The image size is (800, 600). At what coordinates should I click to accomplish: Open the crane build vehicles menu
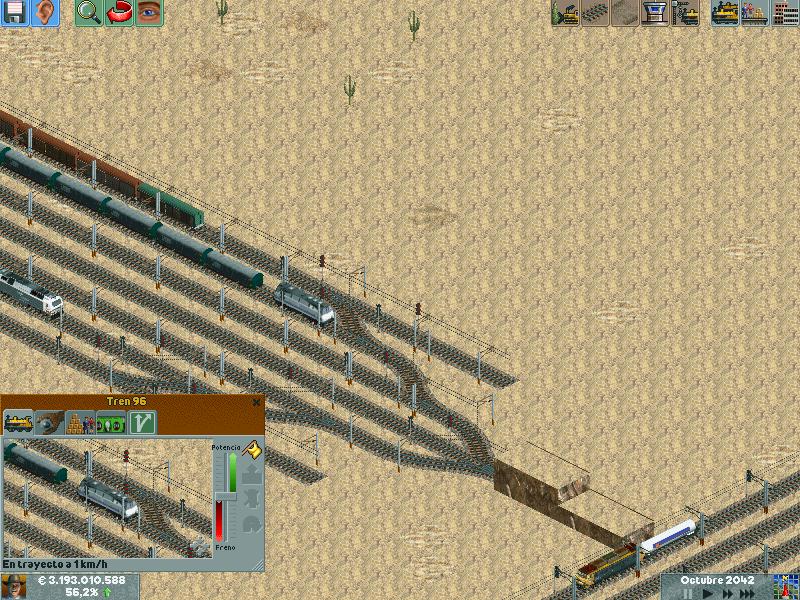(x=685, y=13)
